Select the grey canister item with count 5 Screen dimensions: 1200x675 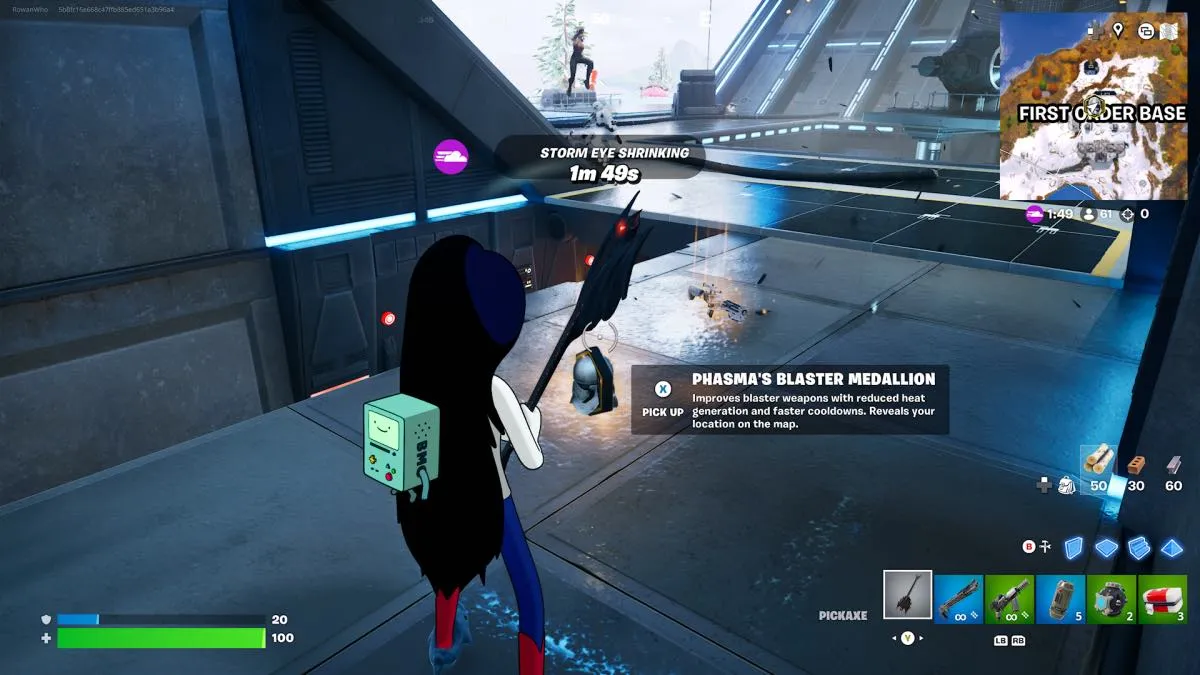[x=1061, y=597]
